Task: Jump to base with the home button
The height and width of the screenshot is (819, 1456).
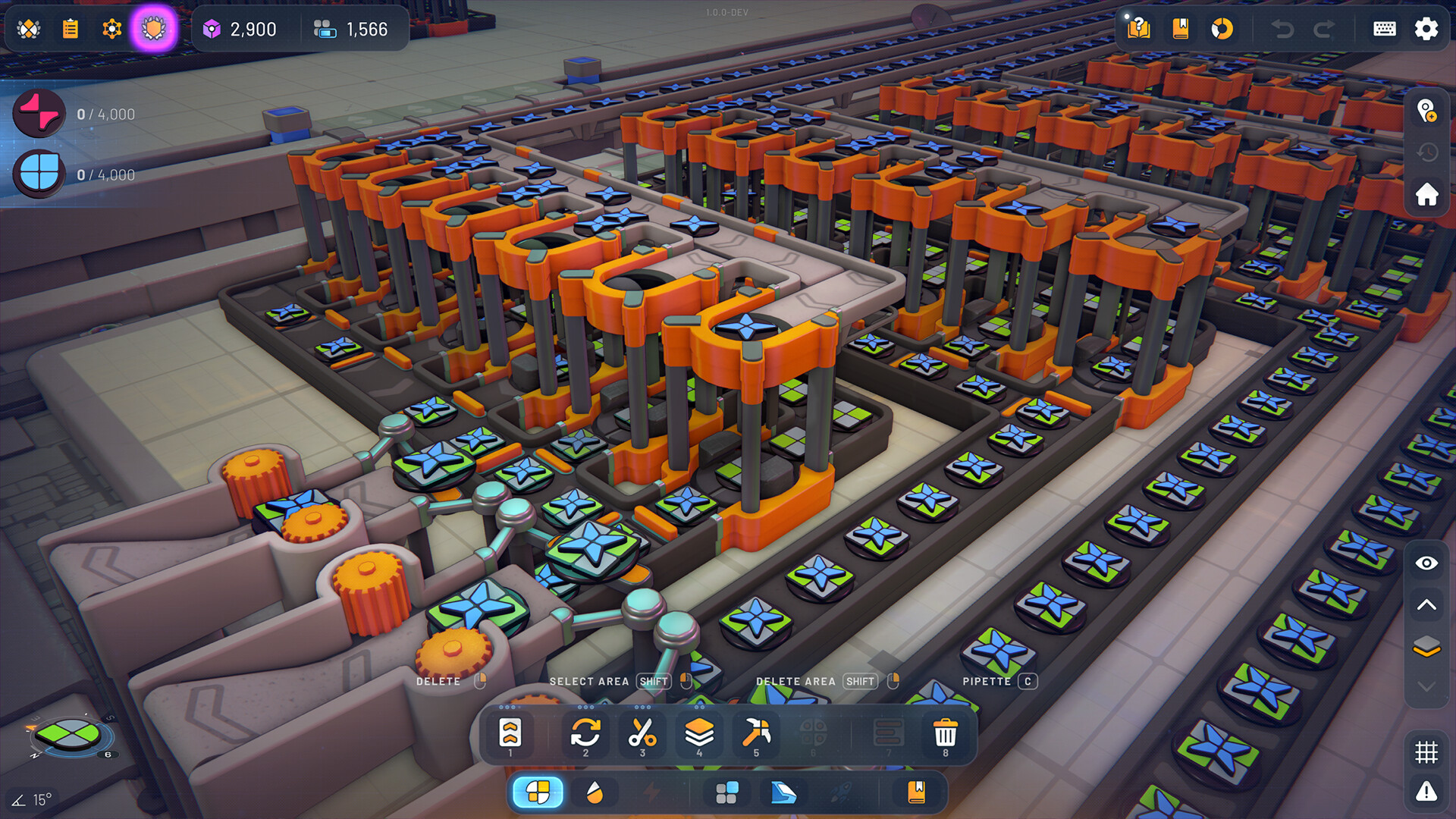Action: [x=1426, y=194]
